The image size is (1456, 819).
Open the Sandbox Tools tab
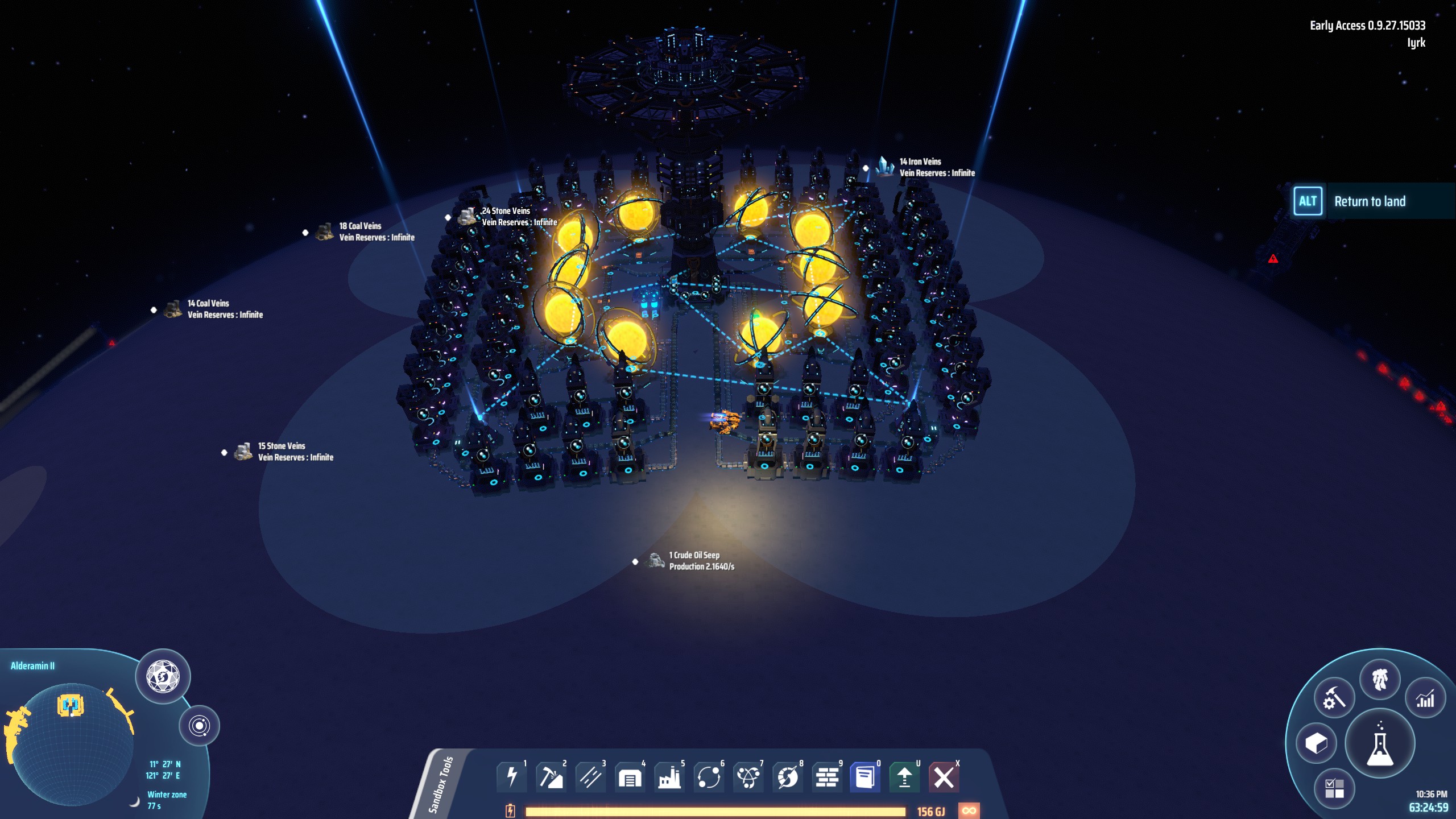click(442, 785)
